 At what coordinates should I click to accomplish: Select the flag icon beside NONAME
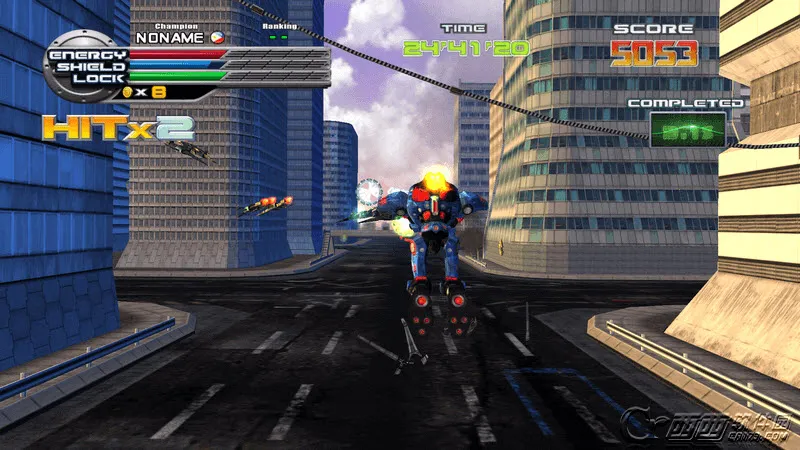[217, 38]
